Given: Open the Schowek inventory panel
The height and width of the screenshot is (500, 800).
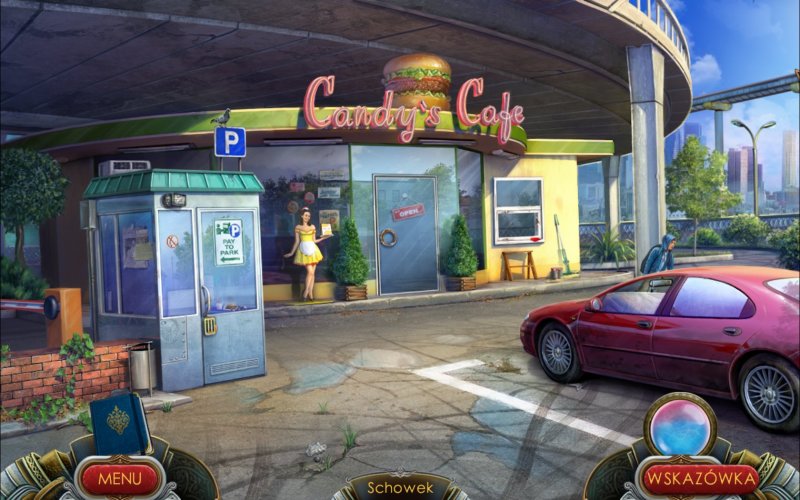Looking at the screenshot, I should (400, 488).
